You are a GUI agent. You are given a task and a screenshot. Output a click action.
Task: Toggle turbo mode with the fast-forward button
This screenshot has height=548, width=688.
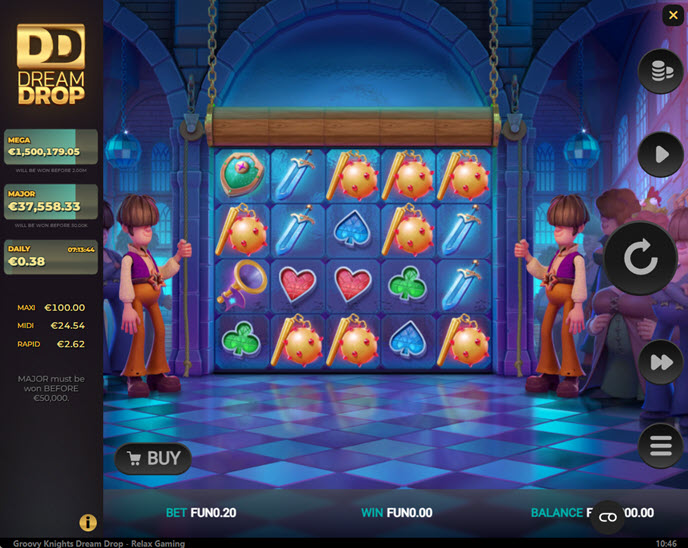660,362
